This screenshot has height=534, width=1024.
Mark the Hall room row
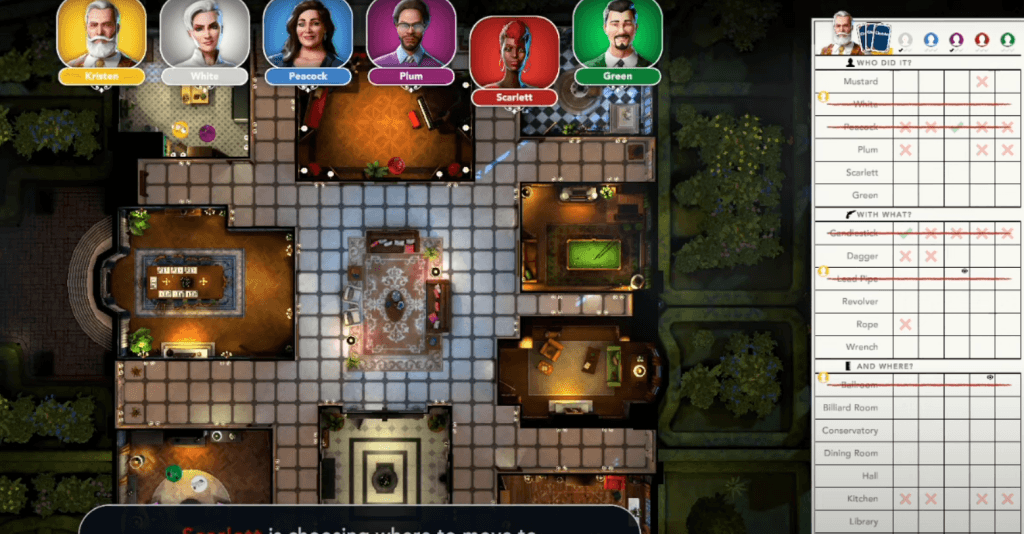click(860, 476)
